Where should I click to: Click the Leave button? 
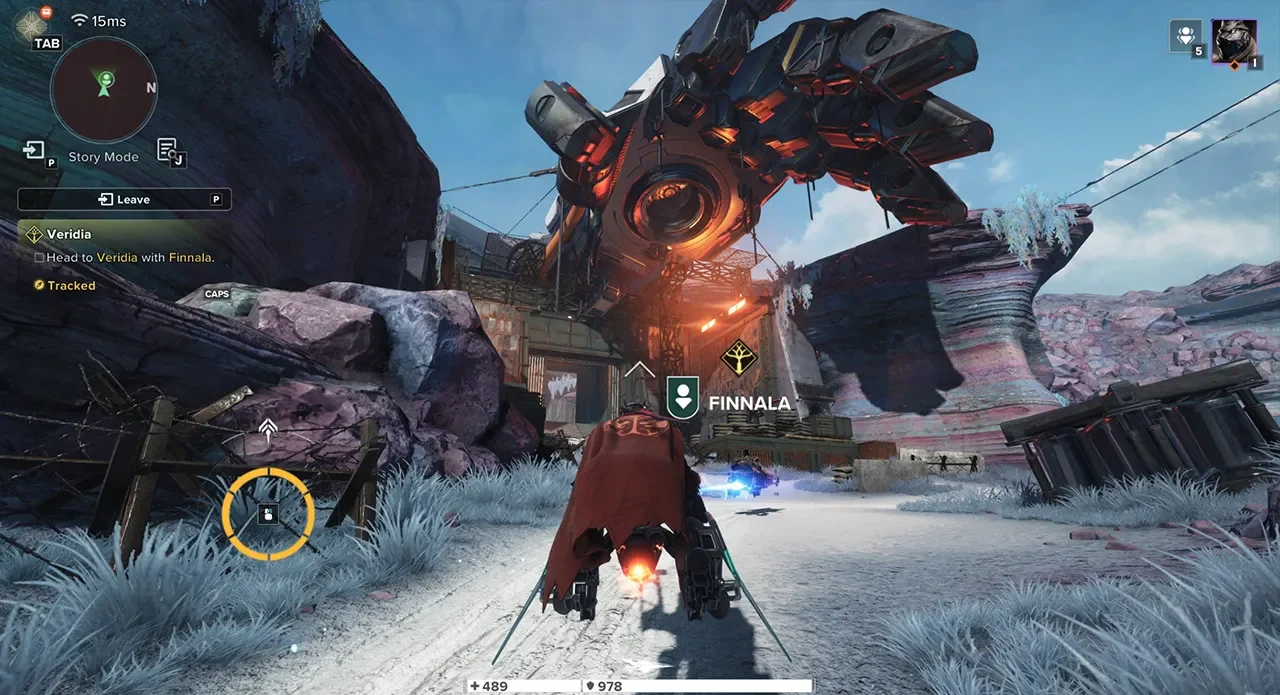tap(124, 200)
